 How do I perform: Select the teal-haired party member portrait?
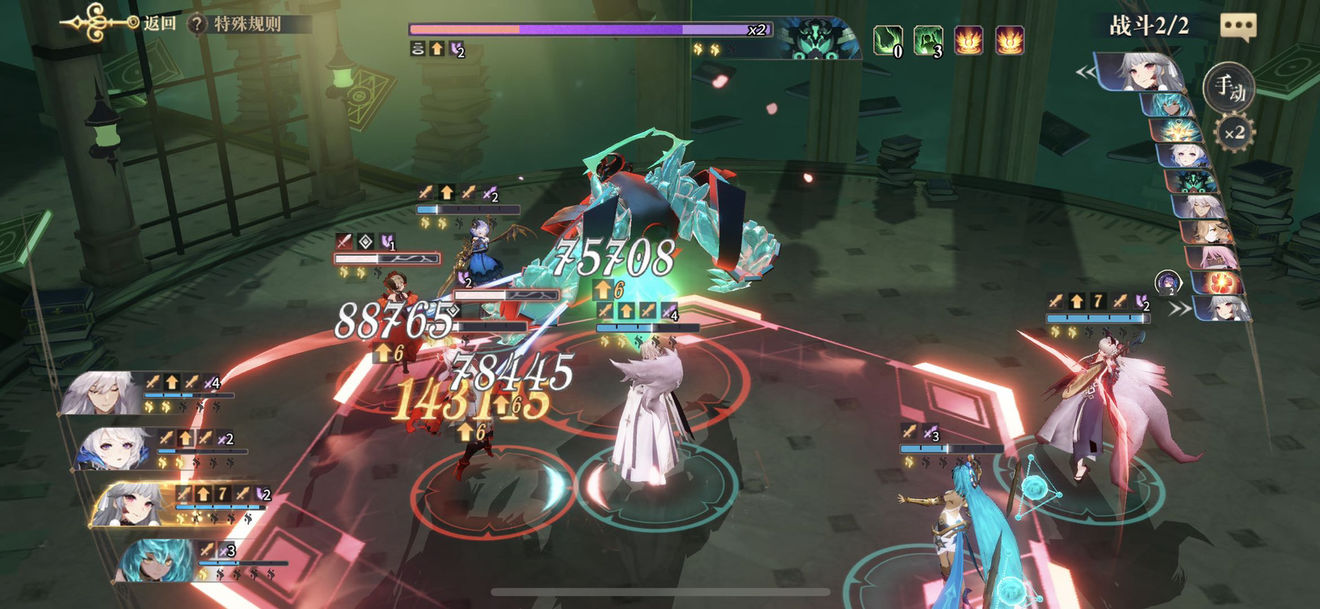[154, 560]
